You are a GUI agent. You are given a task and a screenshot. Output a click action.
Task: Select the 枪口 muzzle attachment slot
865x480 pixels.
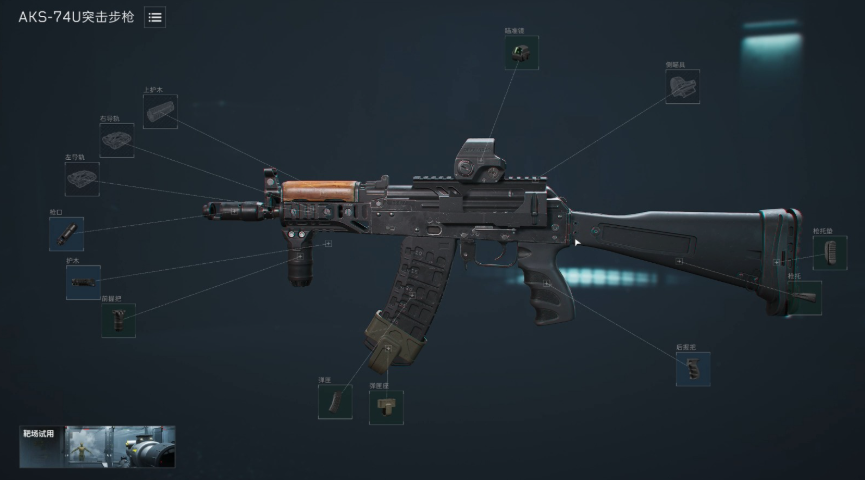[x=66, y=234]
